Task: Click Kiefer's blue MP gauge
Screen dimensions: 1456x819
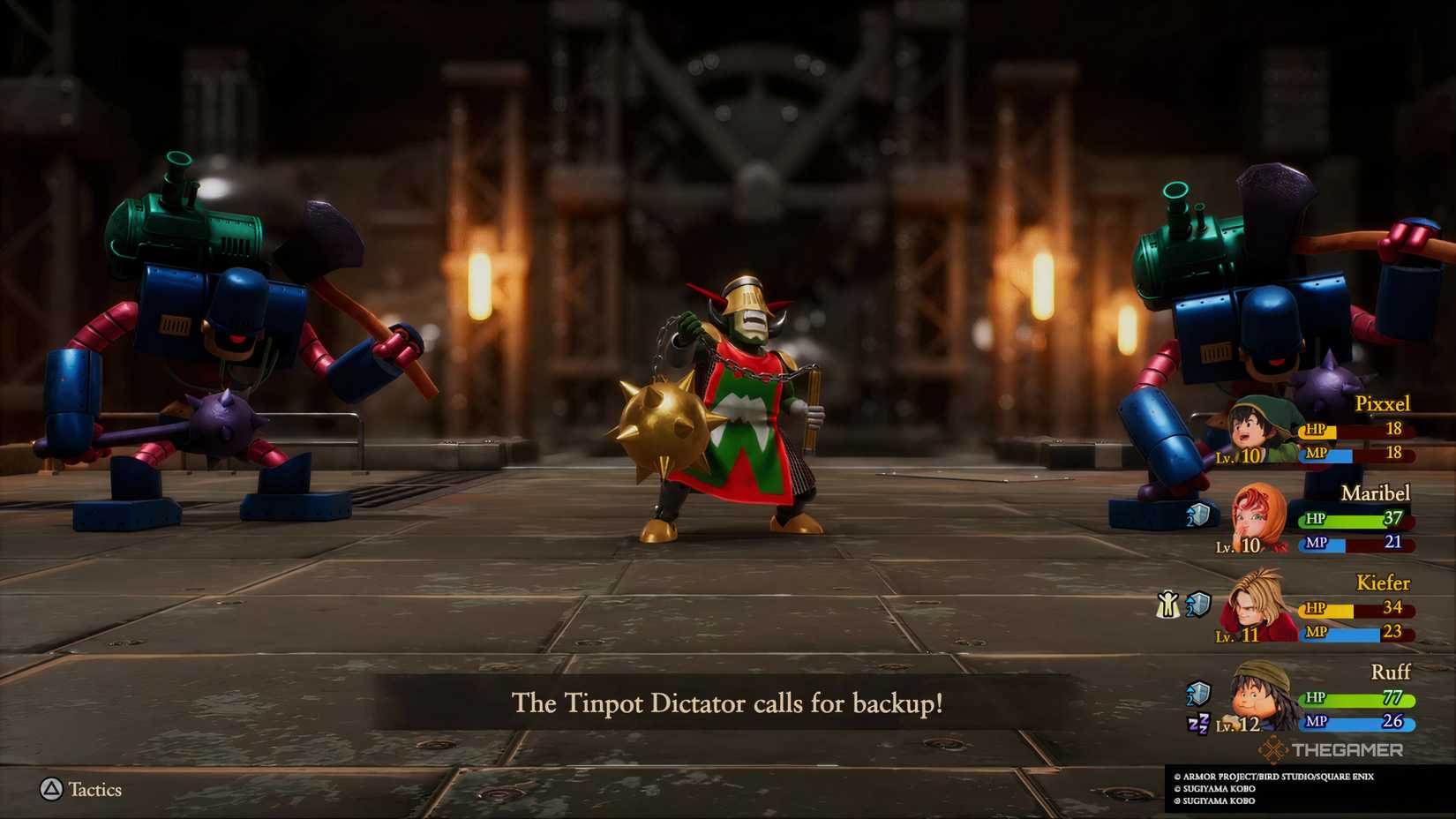Action: point(1357,630)
